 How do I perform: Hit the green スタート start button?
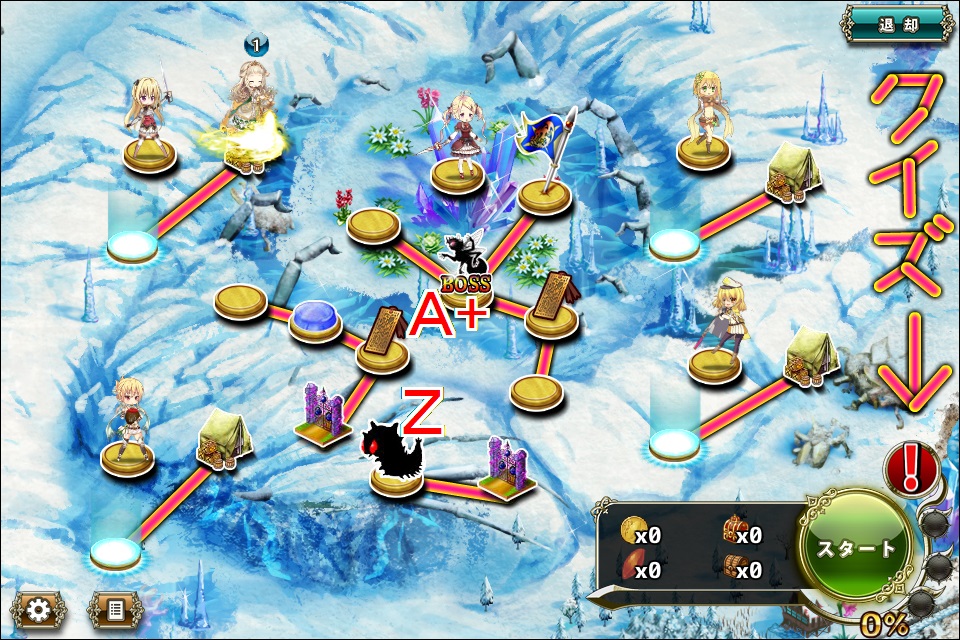(857, 548)
